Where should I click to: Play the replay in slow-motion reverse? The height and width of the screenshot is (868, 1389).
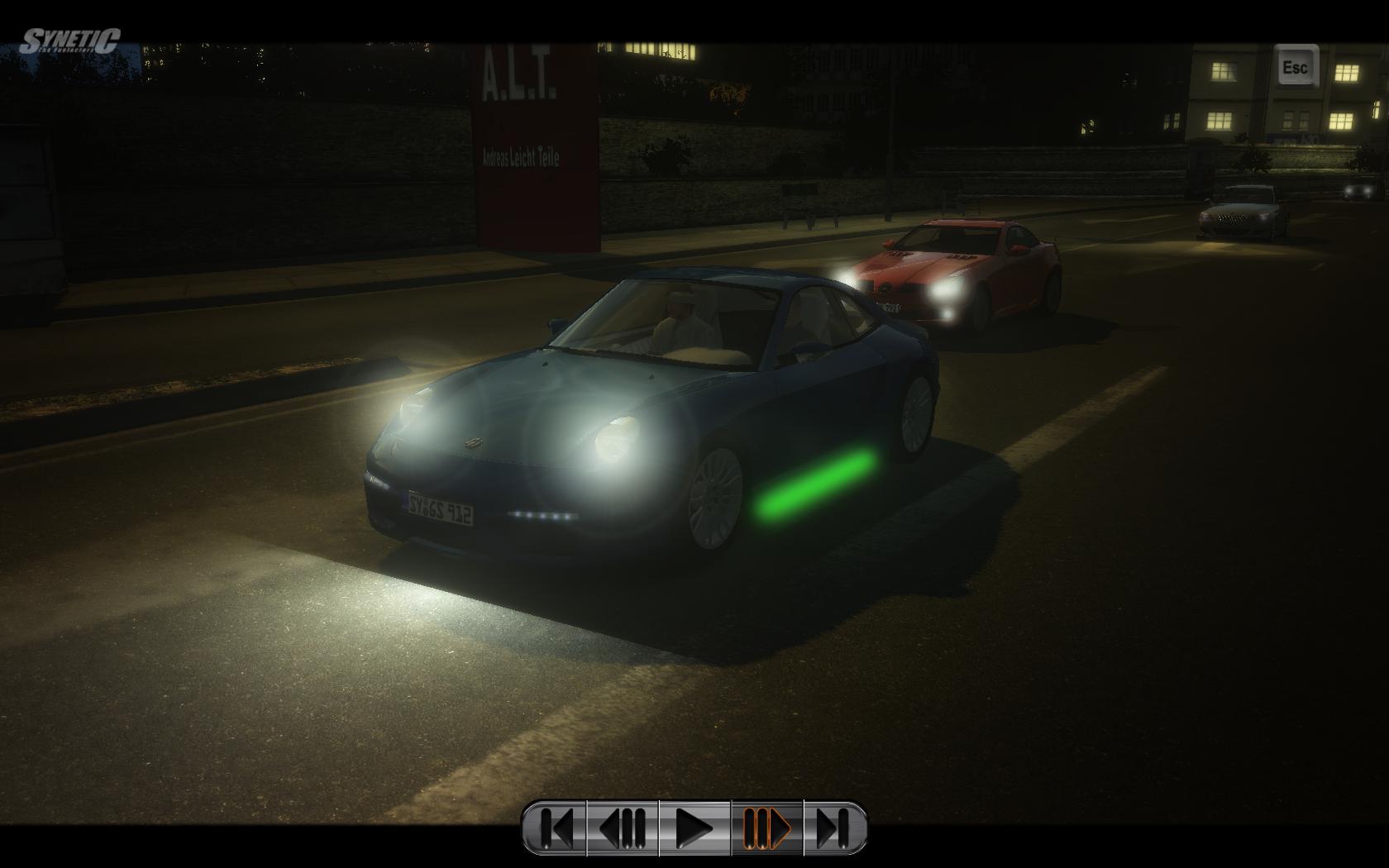click(x=623, y=827)
